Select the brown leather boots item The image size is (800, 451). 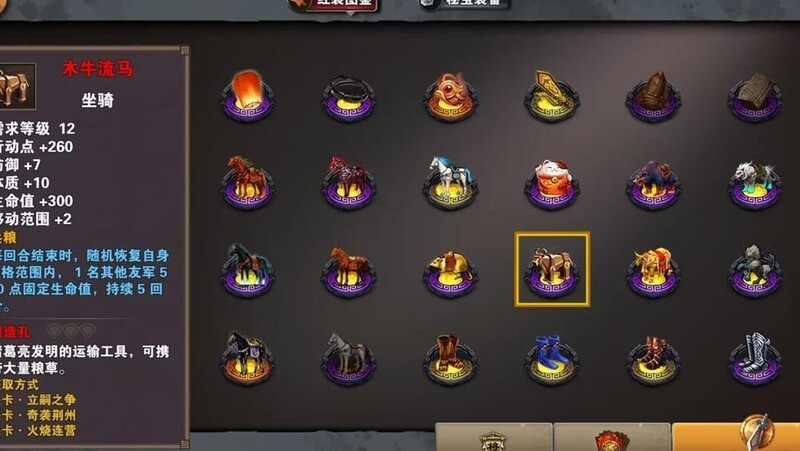(x=449, y=357)
